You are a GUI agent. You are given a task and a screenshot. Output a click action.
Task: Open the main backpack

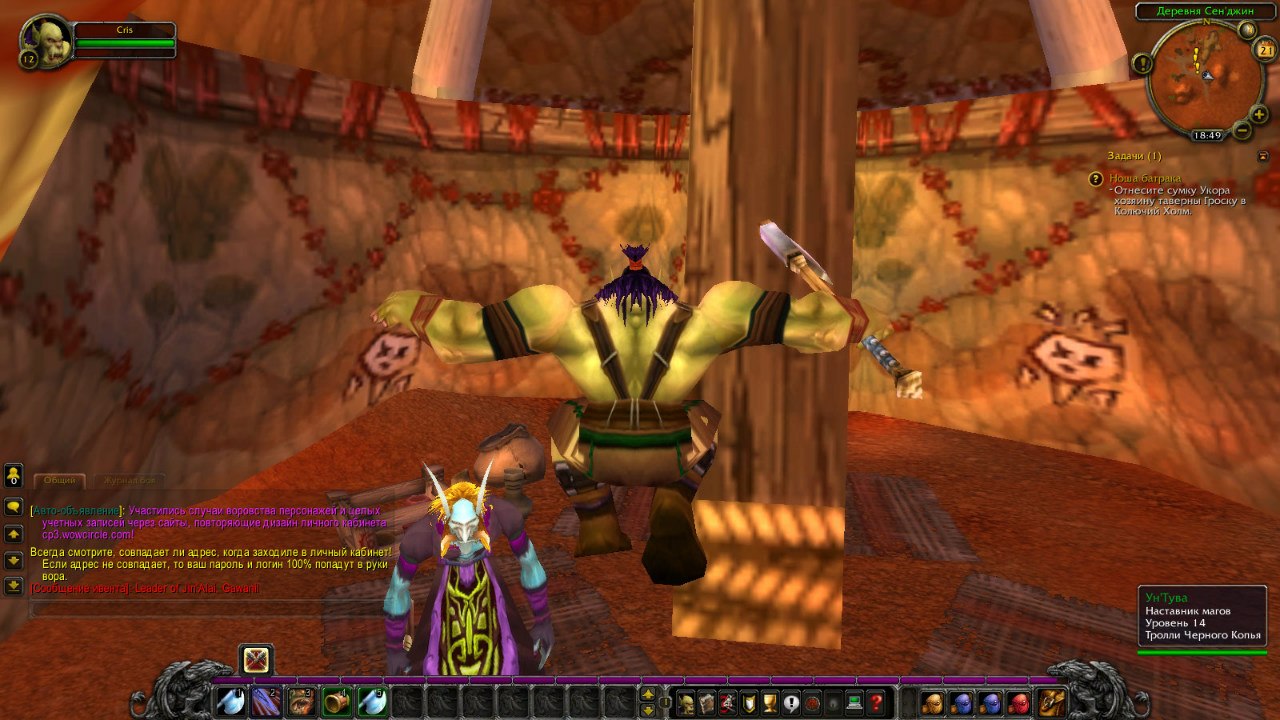pyautogui.click(x=1051, y=702)
